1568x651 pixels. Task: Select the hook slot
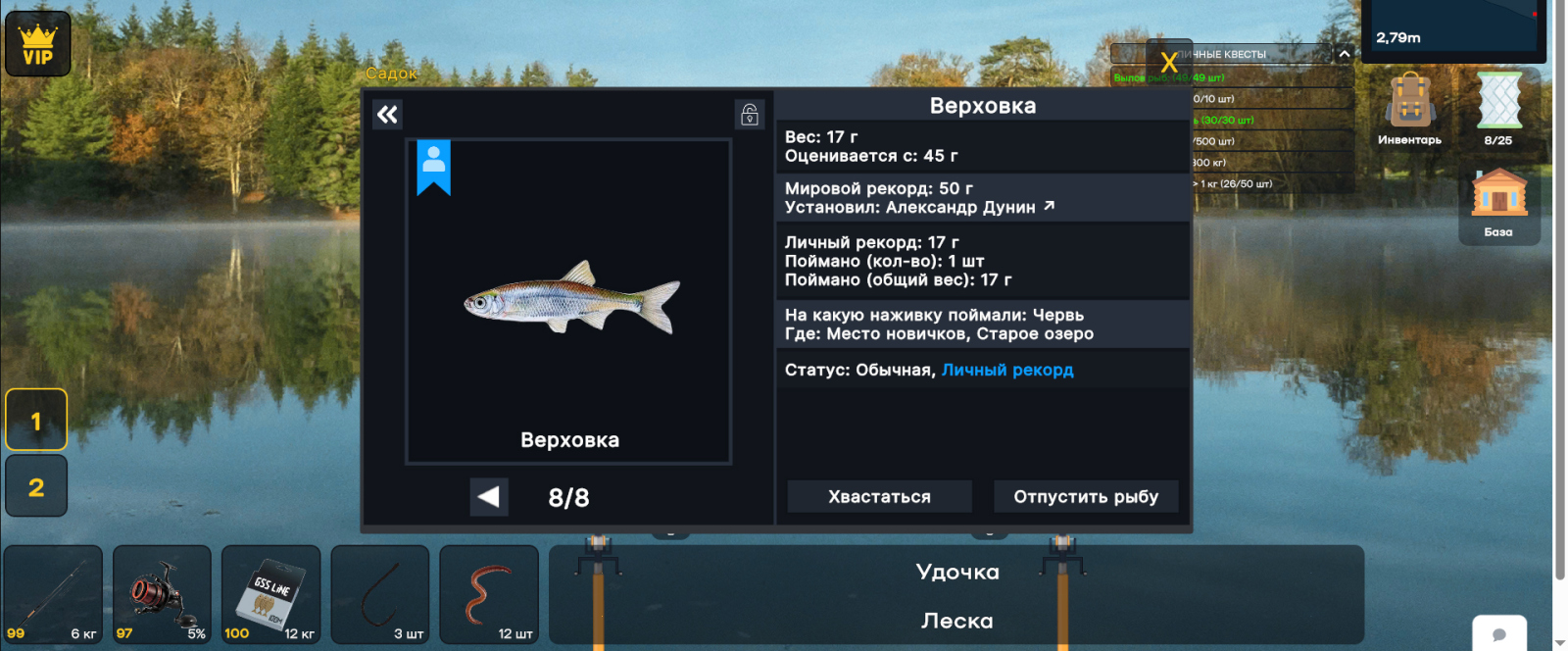click(380, 594)
